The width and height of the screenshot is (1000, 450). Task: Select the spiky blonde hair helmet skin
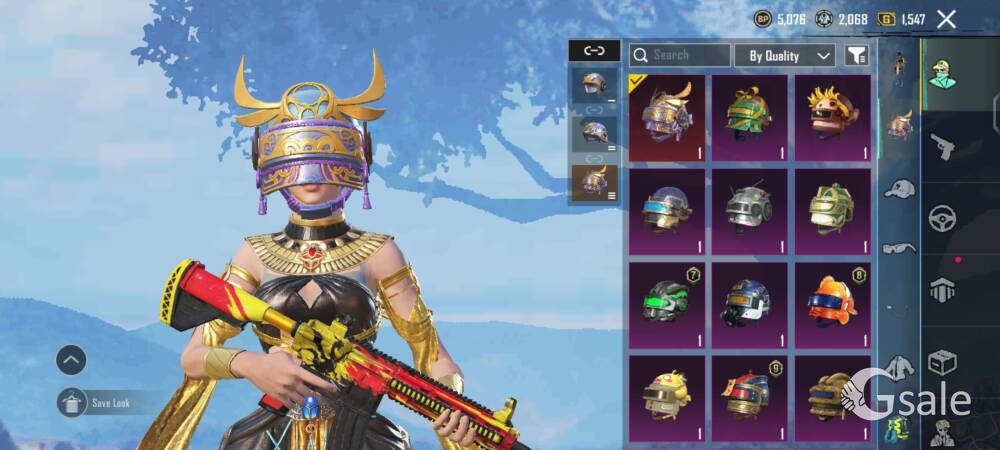[x=833, y=117]
